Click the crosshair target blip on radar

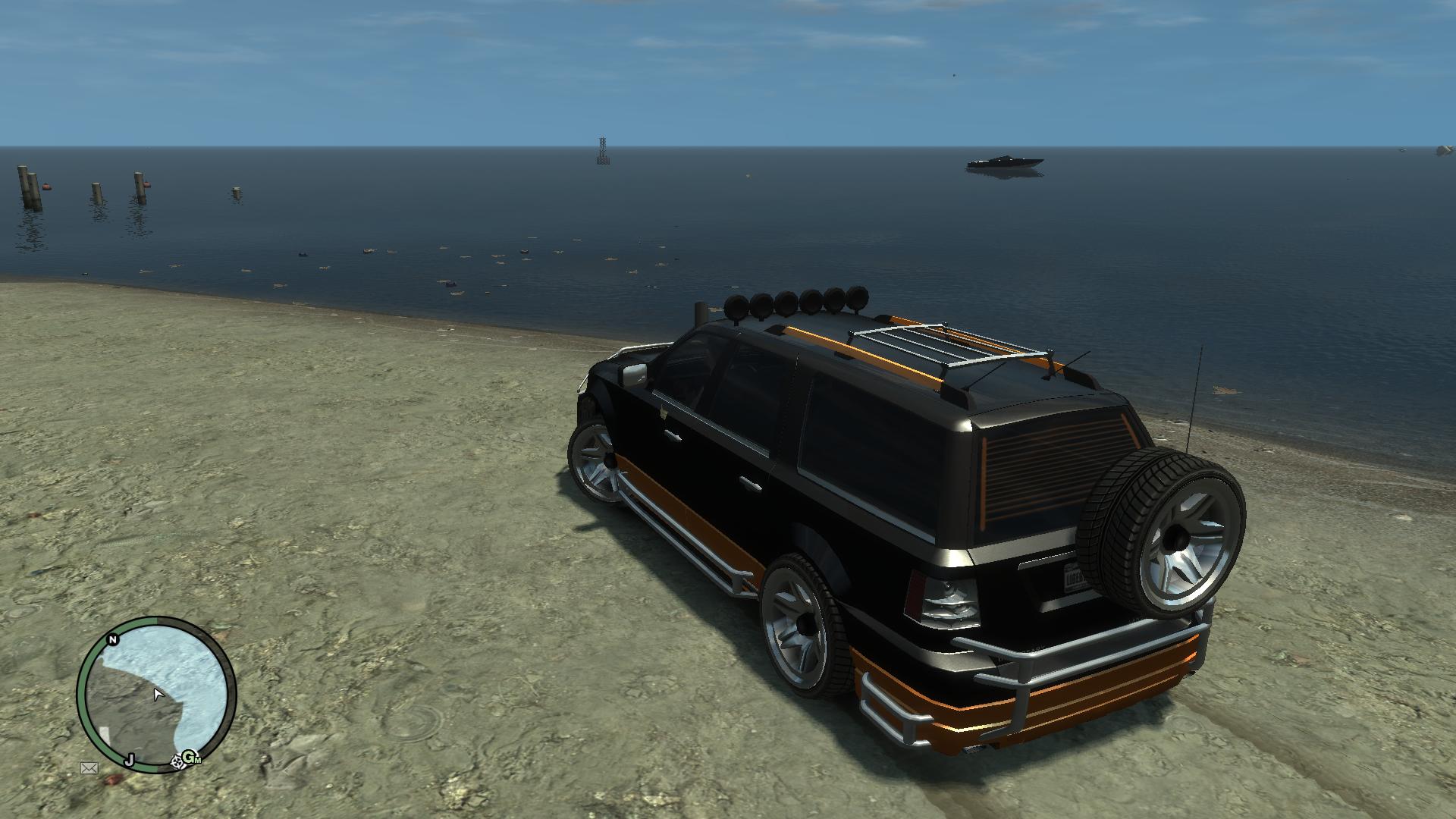click(x=177, y=761)
